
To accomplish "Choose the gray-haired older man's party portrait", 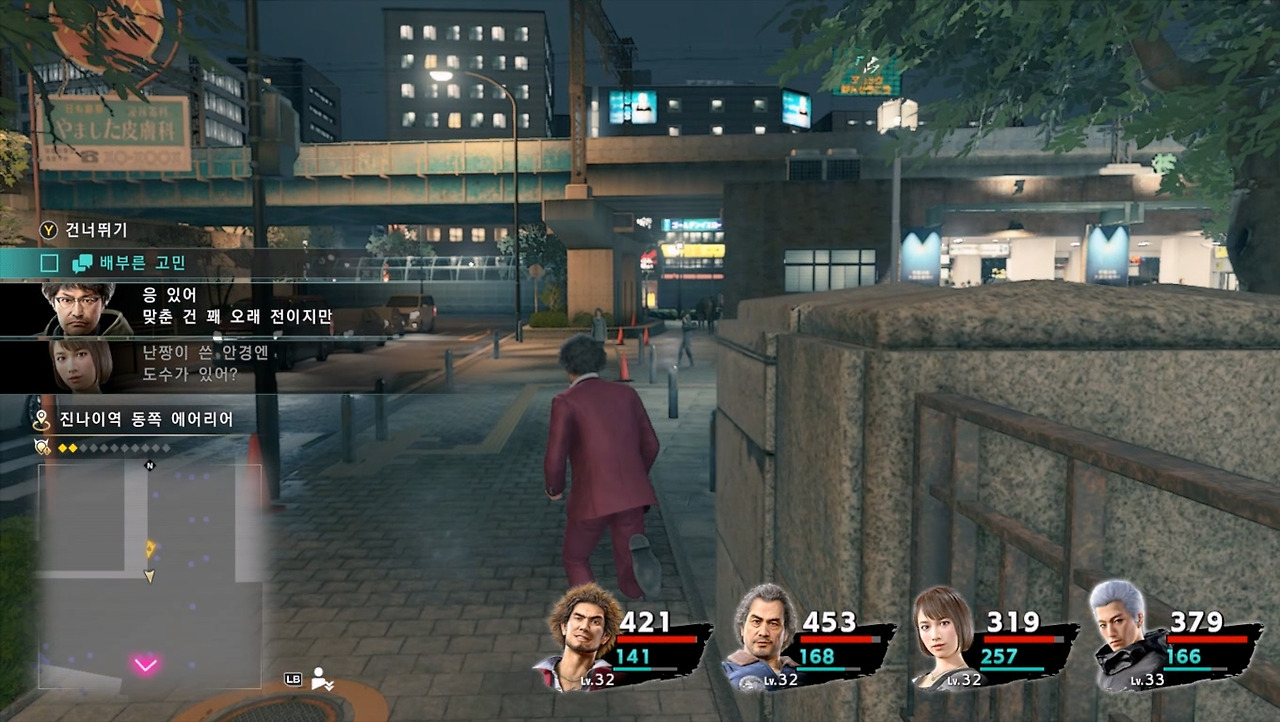I will (x=765, y=636).
